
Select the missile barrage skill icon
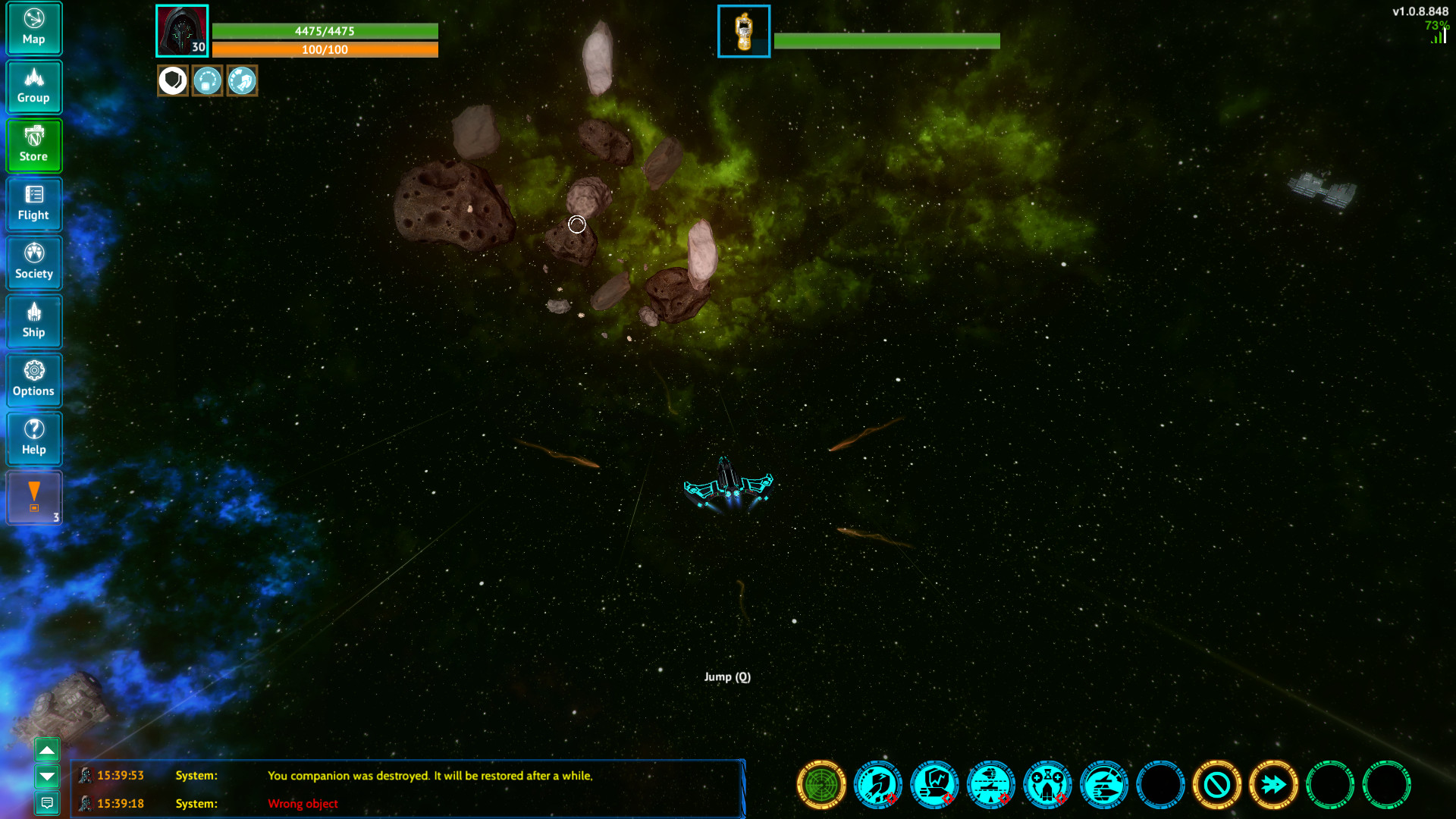877,786
